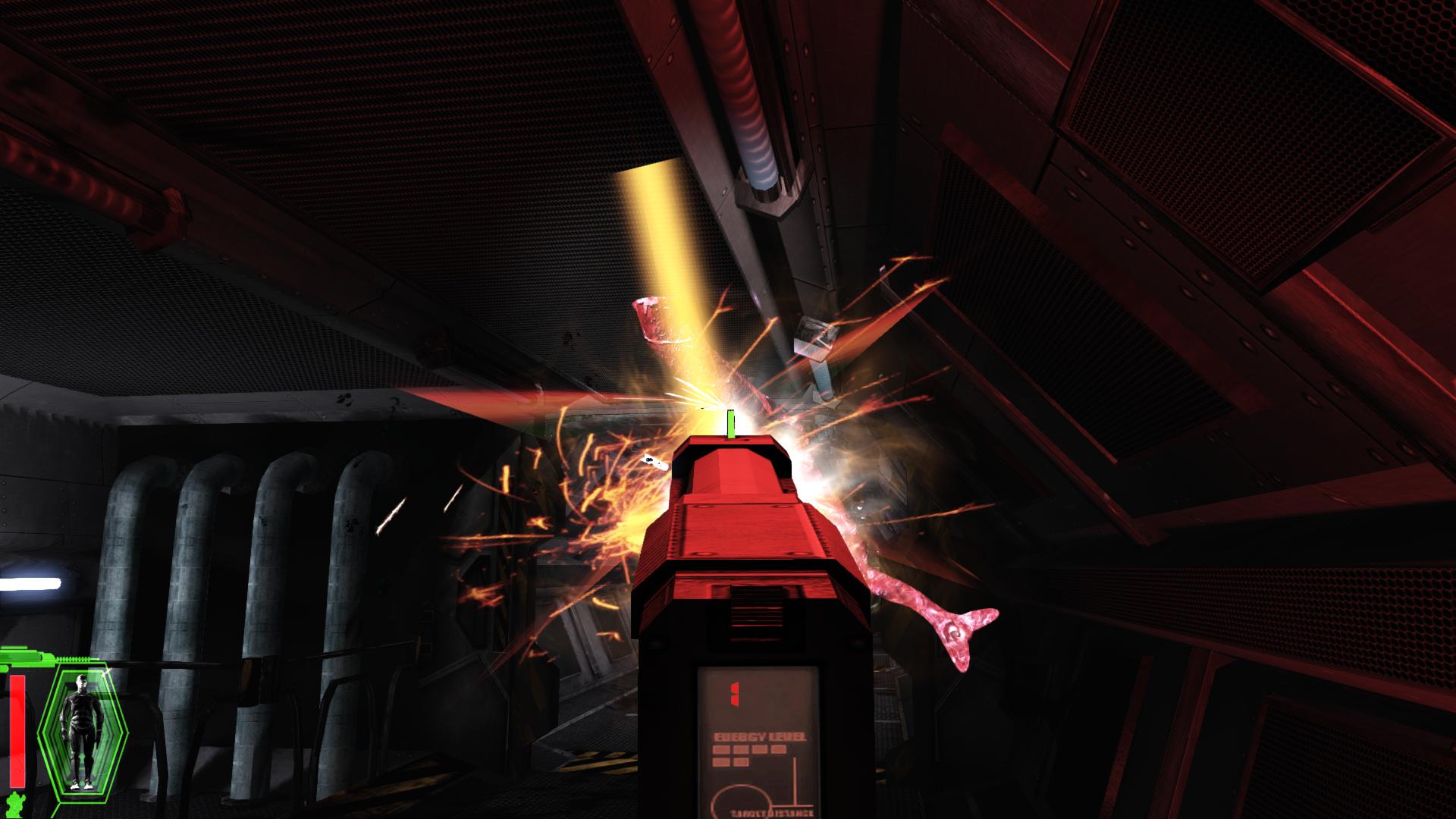Screen dimensions: 1456x819
Task: Toggle the last cell in the energy grid
Action: (x=741, y=761)
